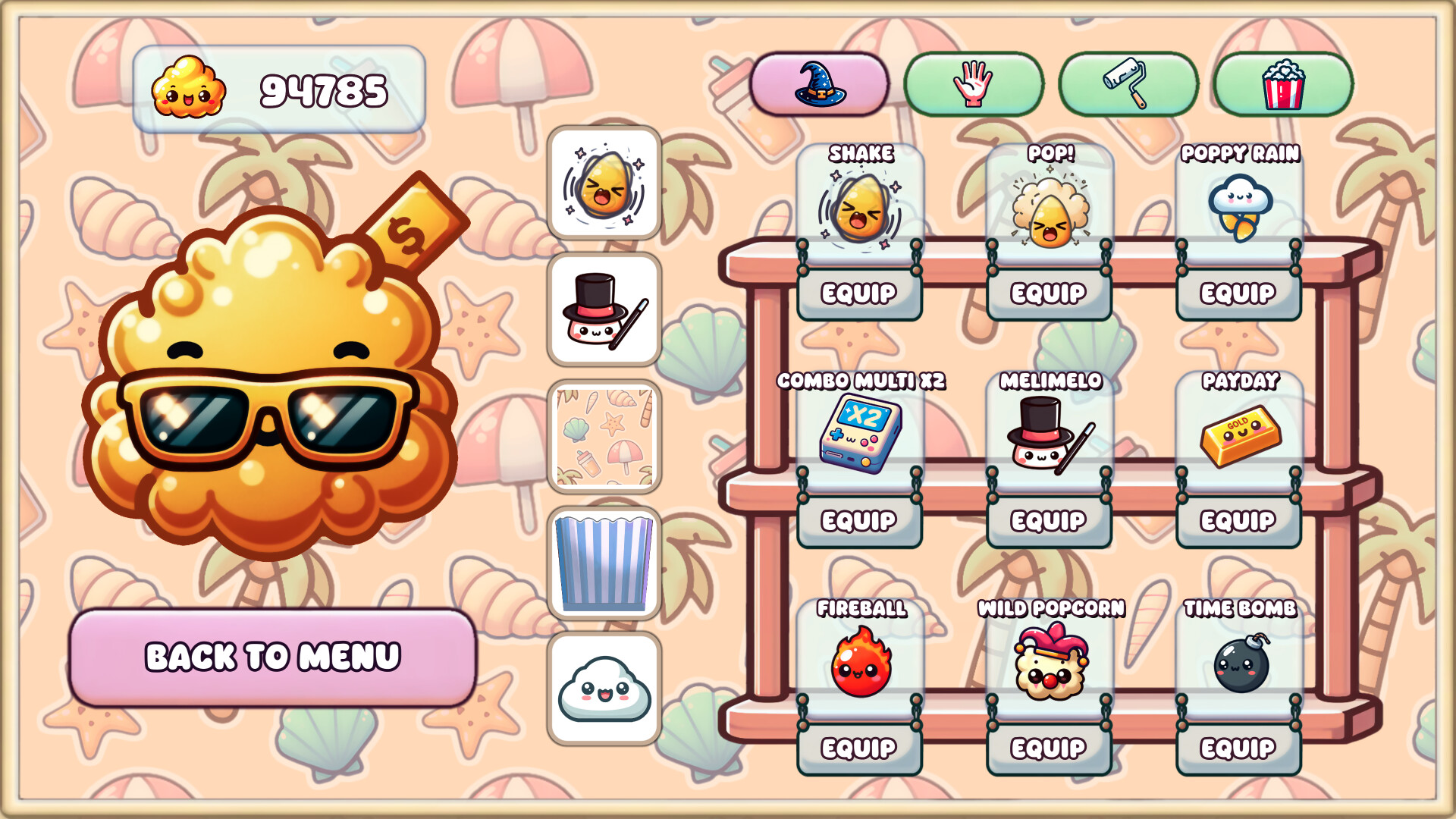The width and height of the screenshot is (1456, 819).
Task: Equip the Payday ability
Action: pyautogui.click(x=1238, y=521)
